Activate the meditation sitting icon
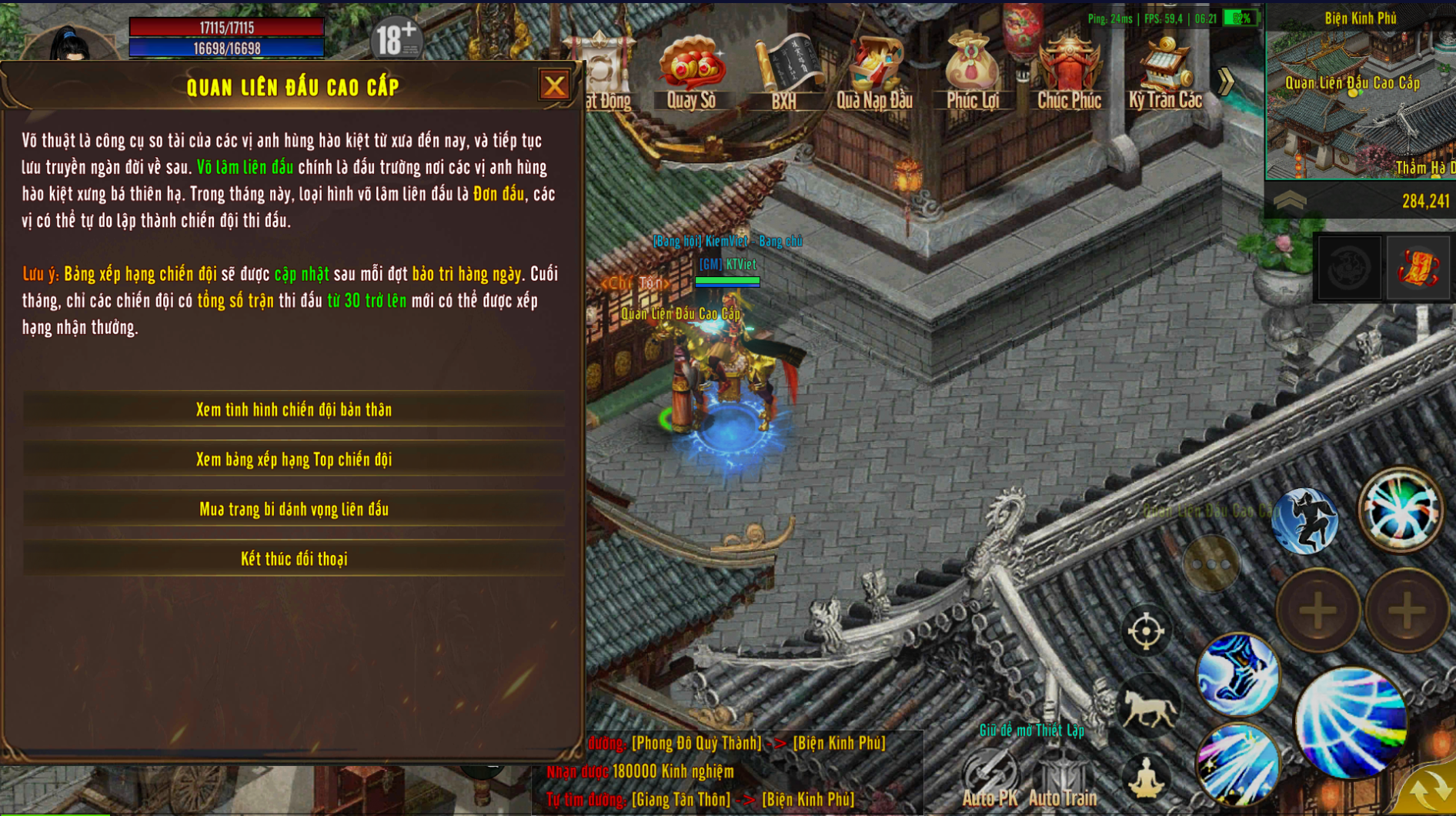 (x=1146, y=778)
